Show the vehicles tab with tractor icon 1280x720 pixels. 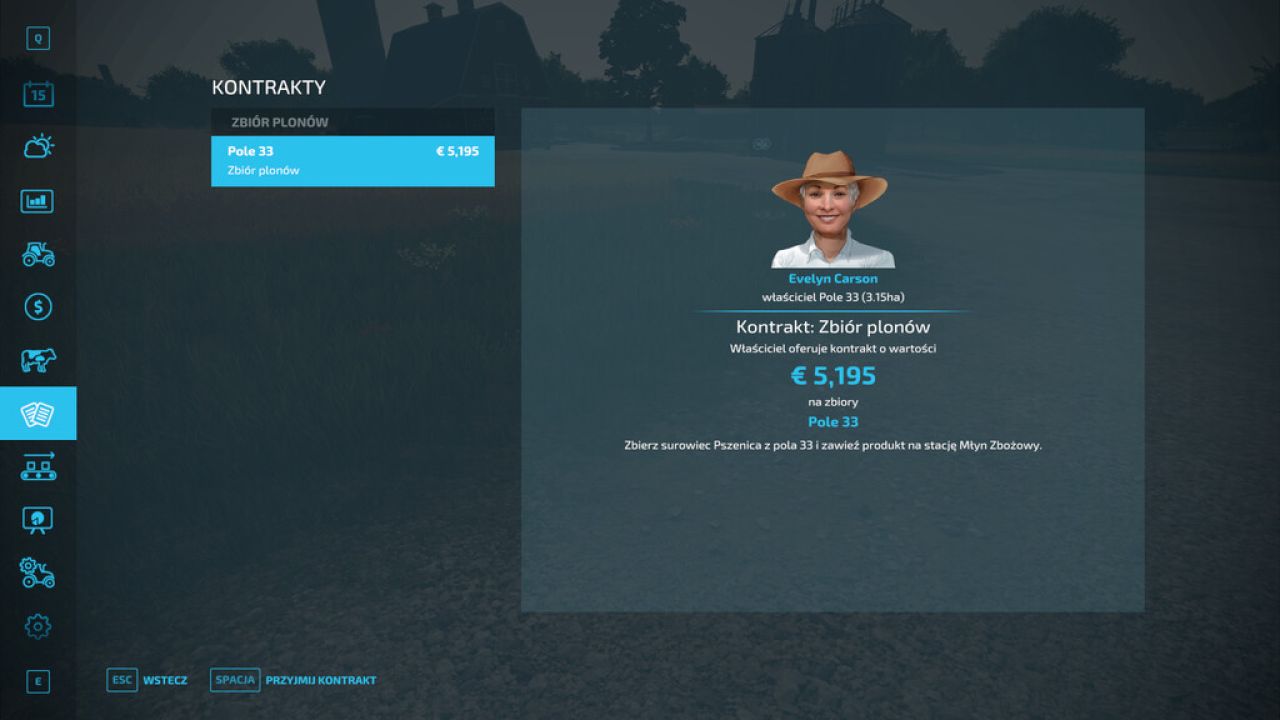[38, 254]
